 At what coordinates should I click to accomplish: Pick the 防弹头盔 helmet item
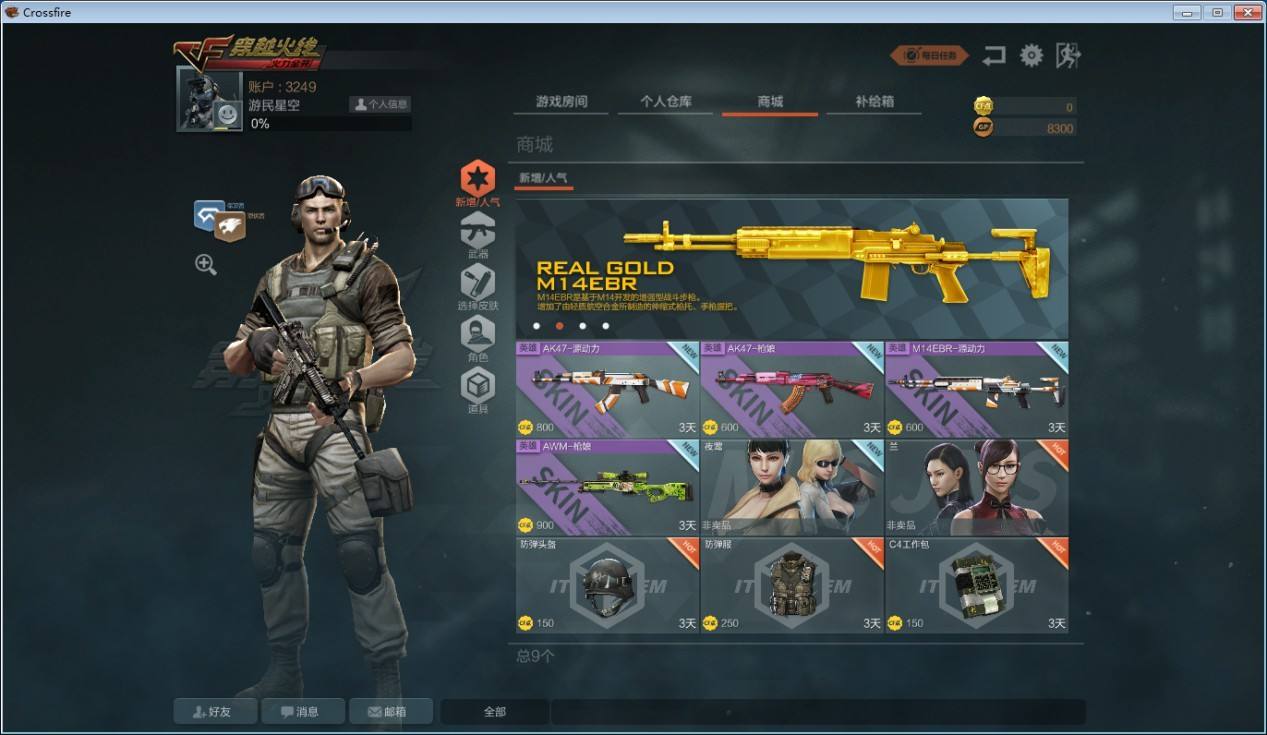(607, 585)
